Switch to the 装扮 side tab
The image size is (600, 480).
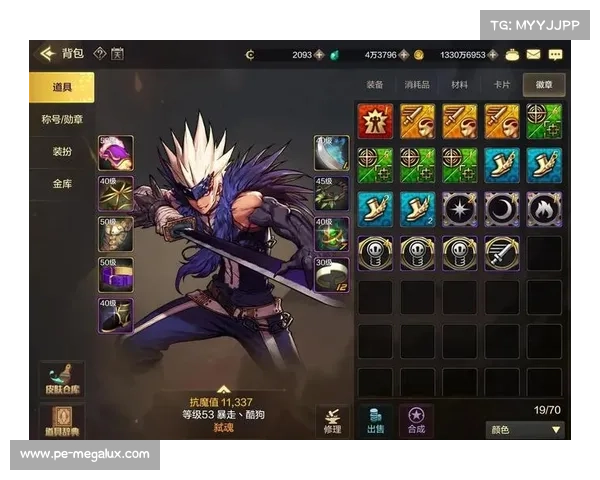click(x=61, y=152)
